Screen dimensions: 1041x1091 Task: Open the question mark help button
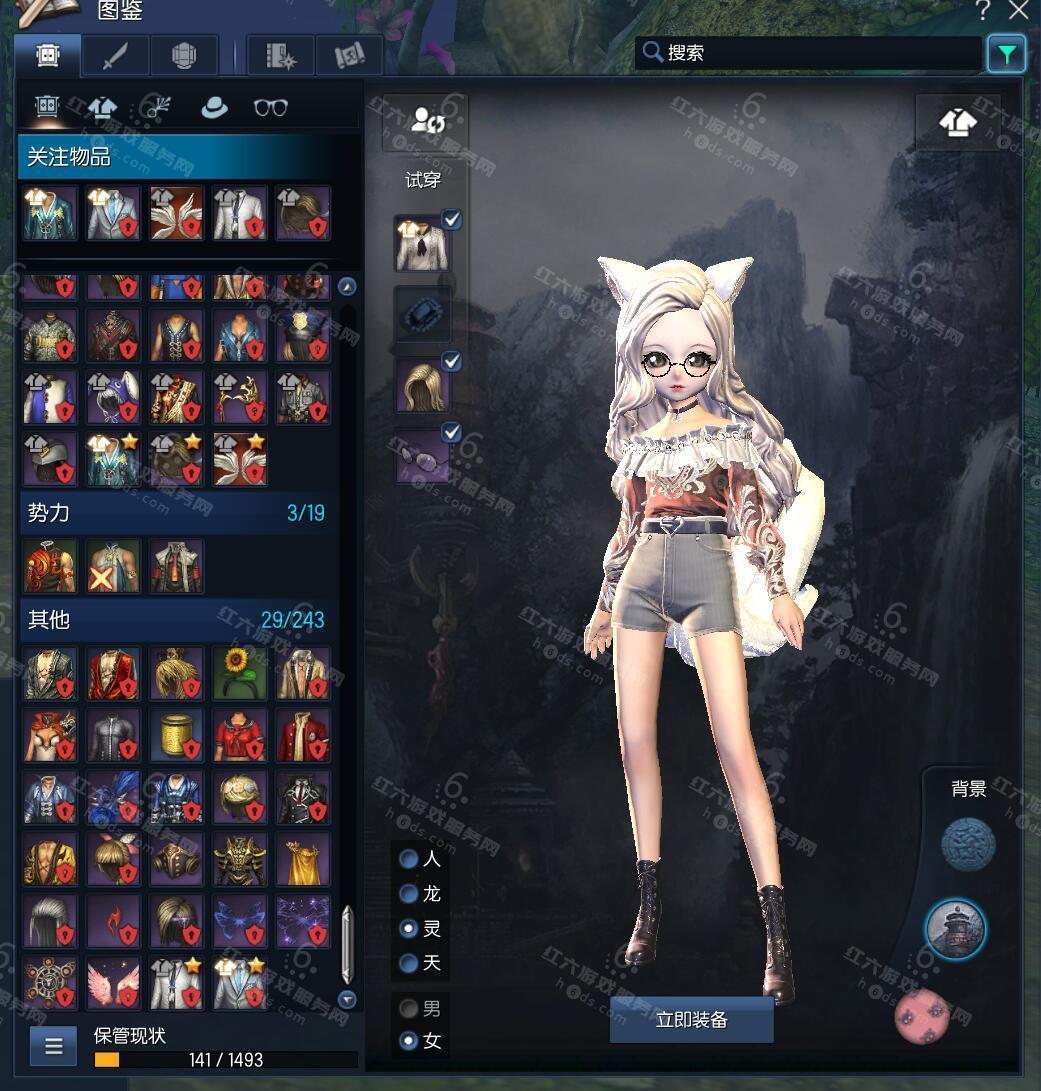pyautogui.click(x=983, y=11)
